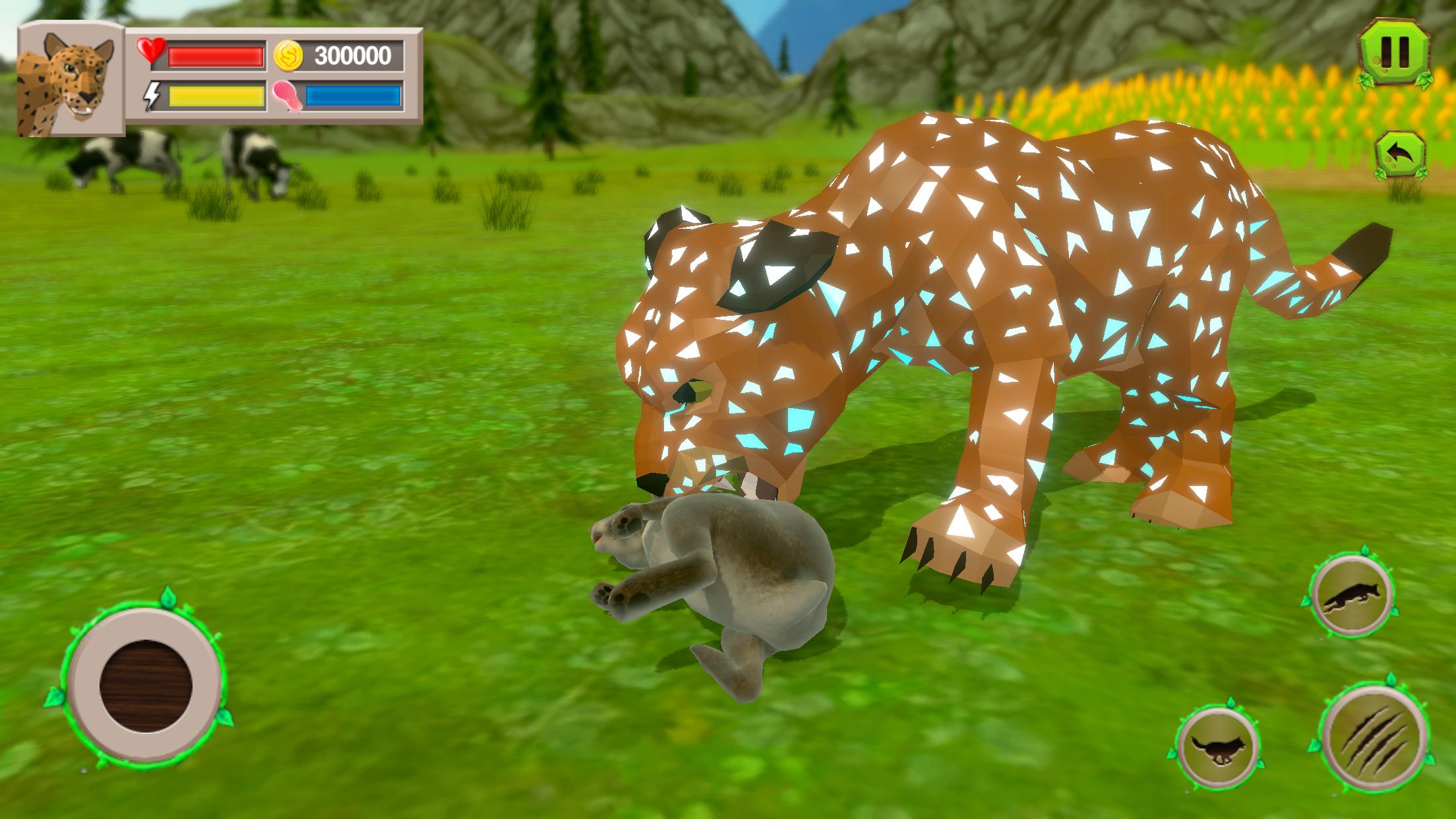Trigger the running sprint ability
The height and width of the screenshot is (819, 1456).
click(1219, 748)
